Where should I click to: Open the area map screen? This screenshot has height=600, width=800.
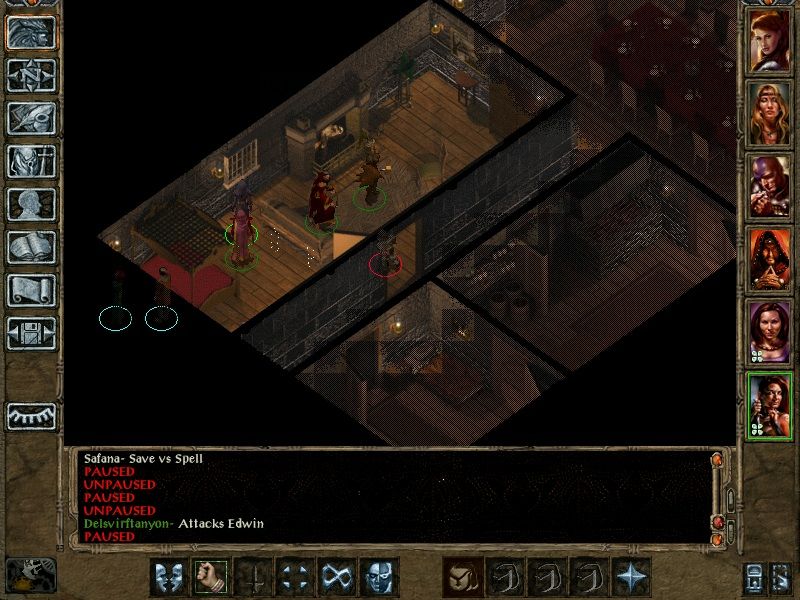[x=31, y=73]
